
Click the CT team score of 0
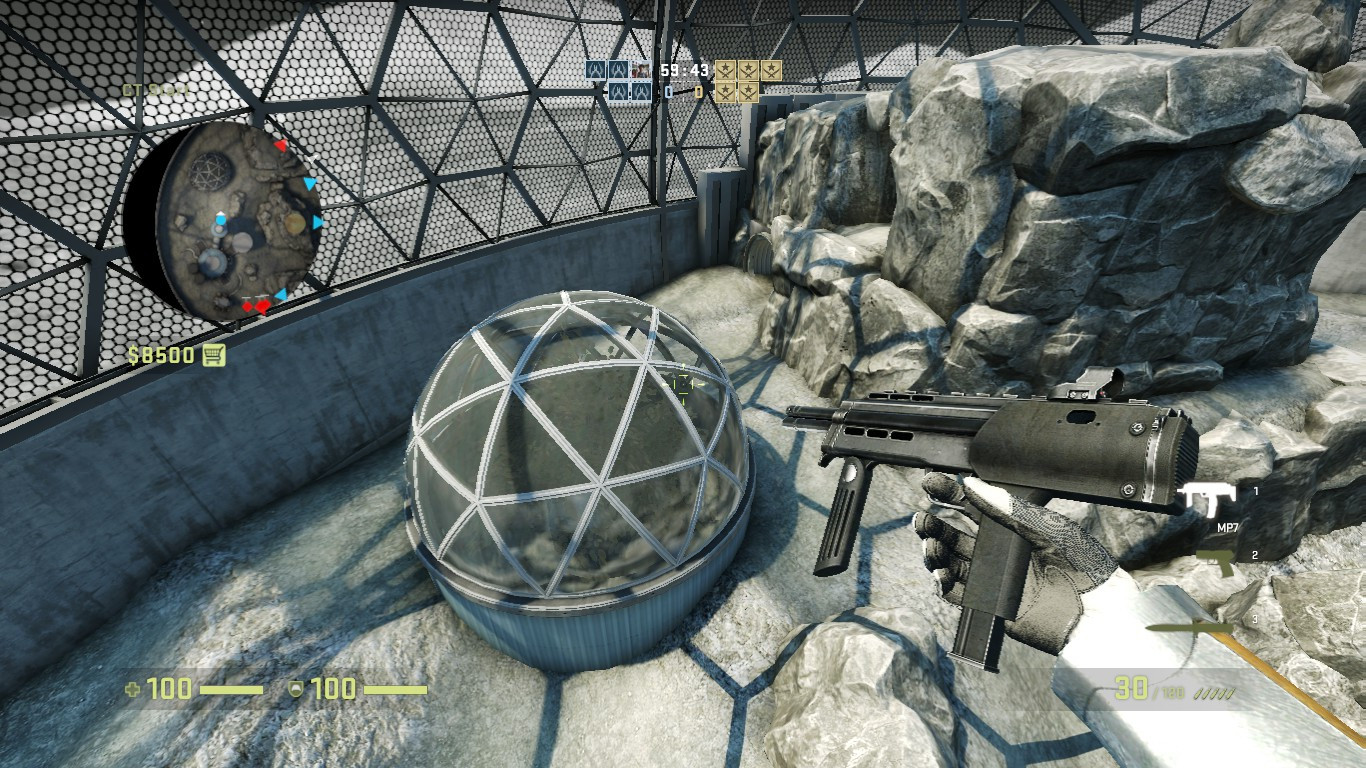668,91
